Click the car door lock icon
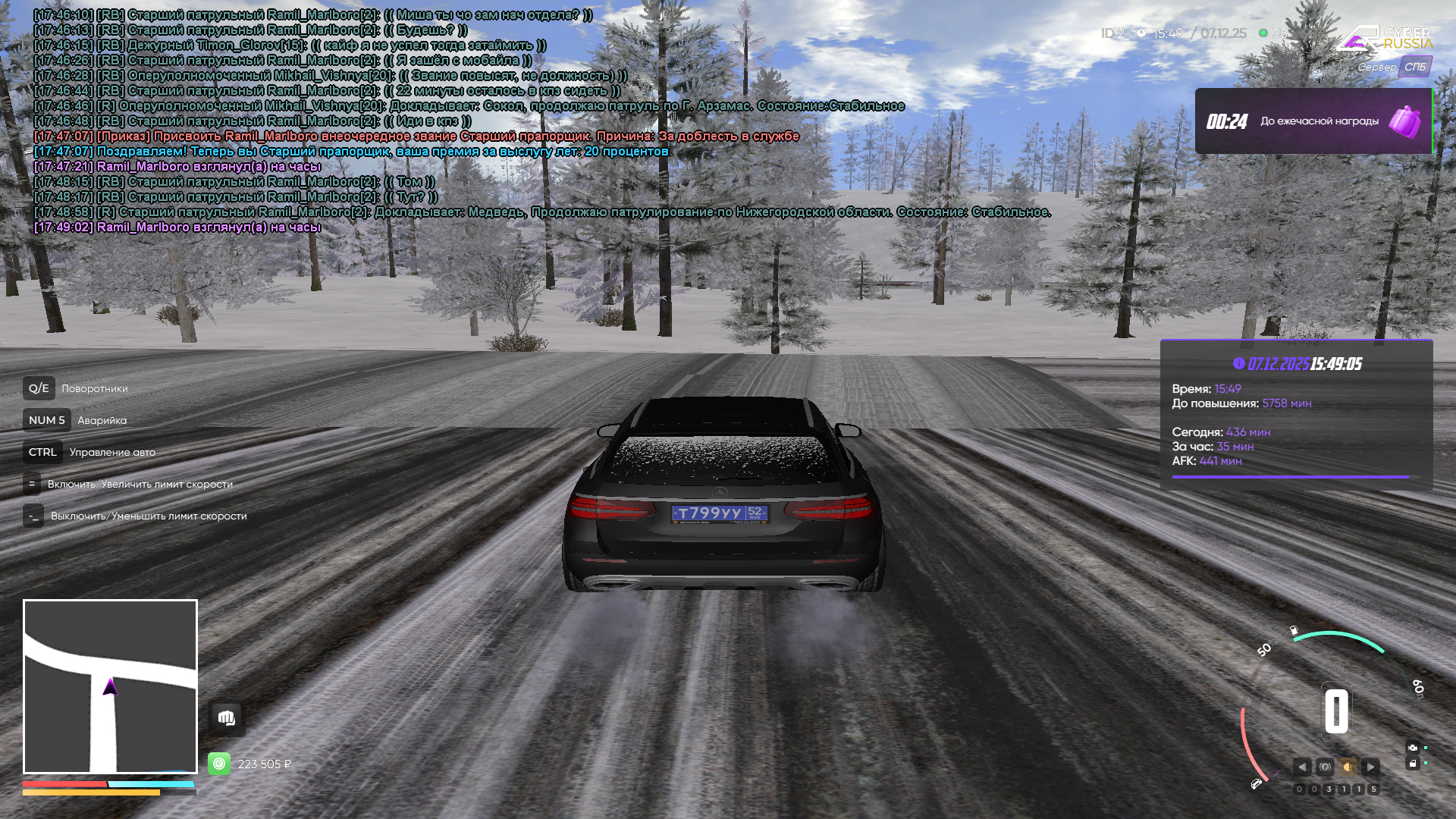Screen dimensions: 1456x819 [1413, 764]
